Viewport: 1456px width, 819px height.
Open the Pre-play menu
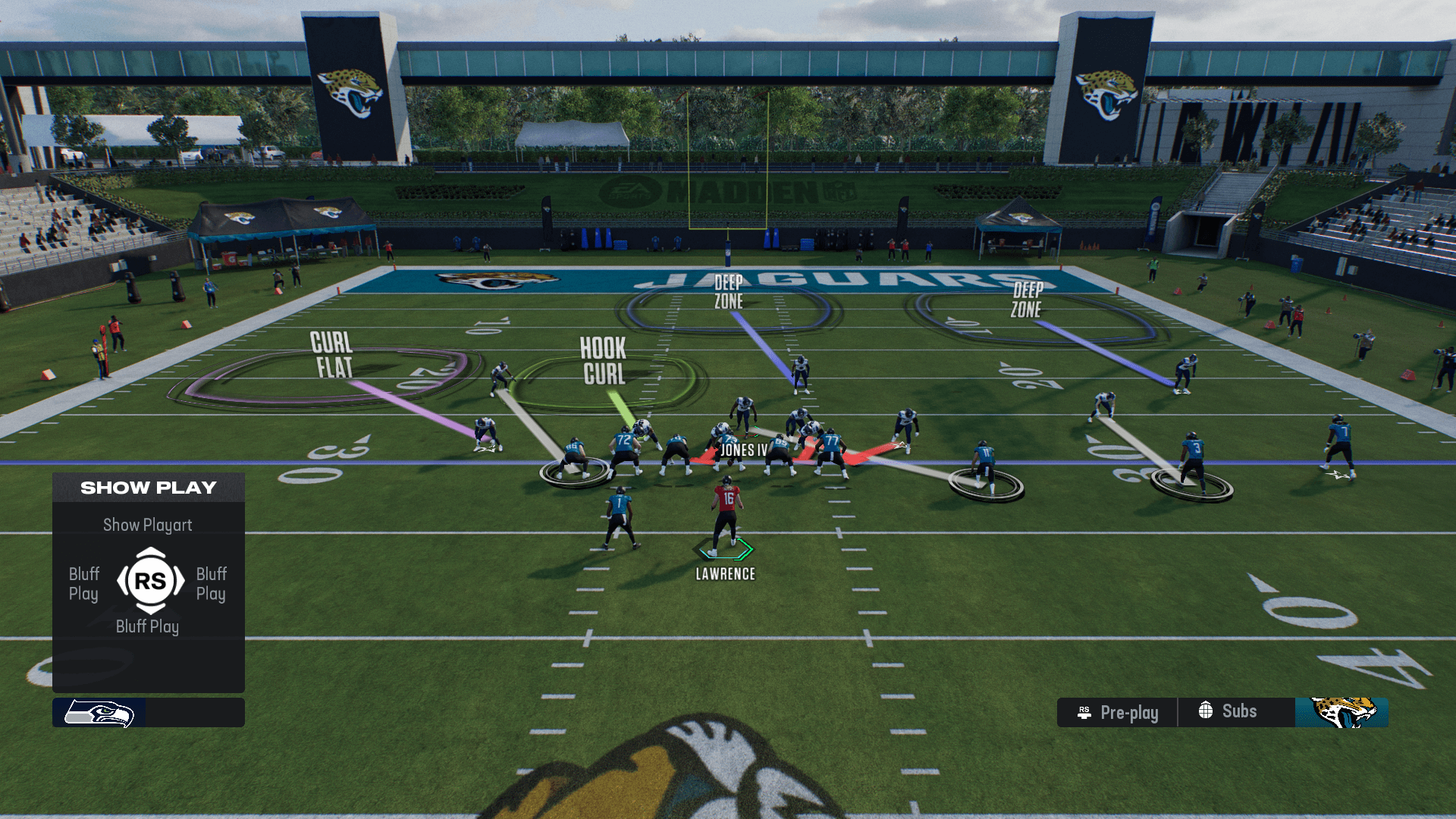point(1118,713)
